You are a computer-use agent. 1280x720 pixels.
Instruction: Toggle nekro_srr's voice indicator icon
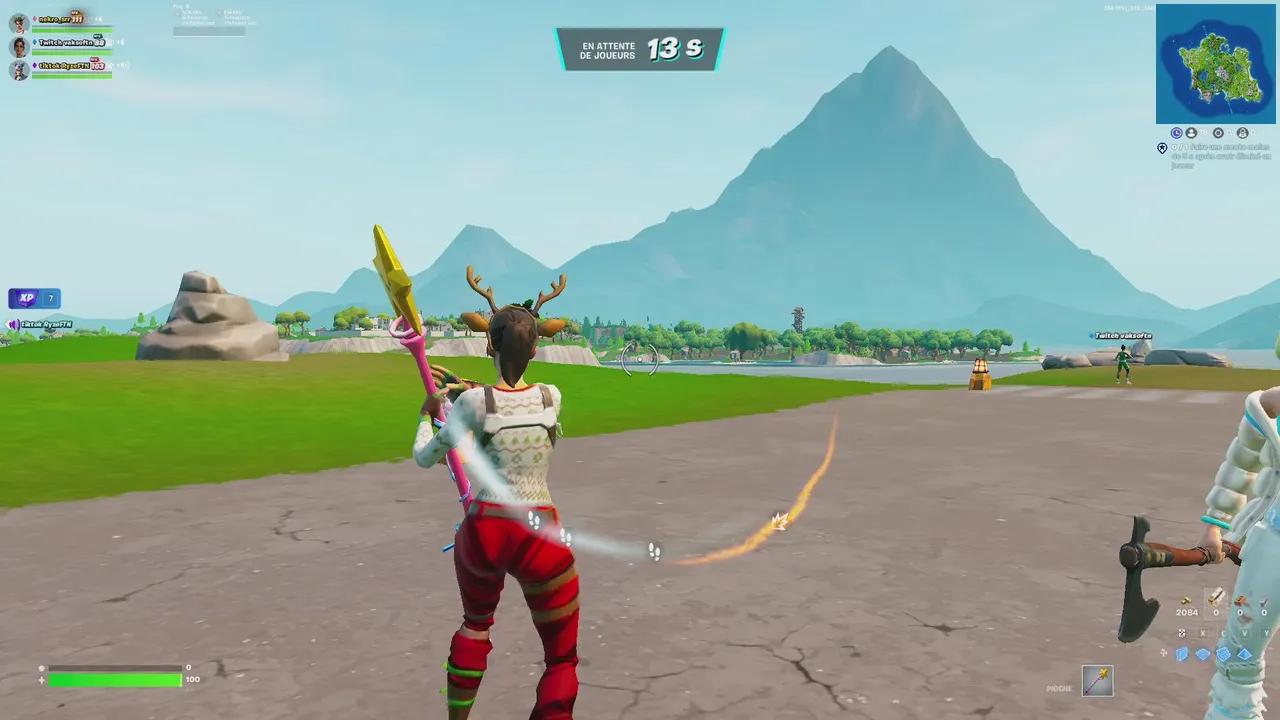(34, 18)
